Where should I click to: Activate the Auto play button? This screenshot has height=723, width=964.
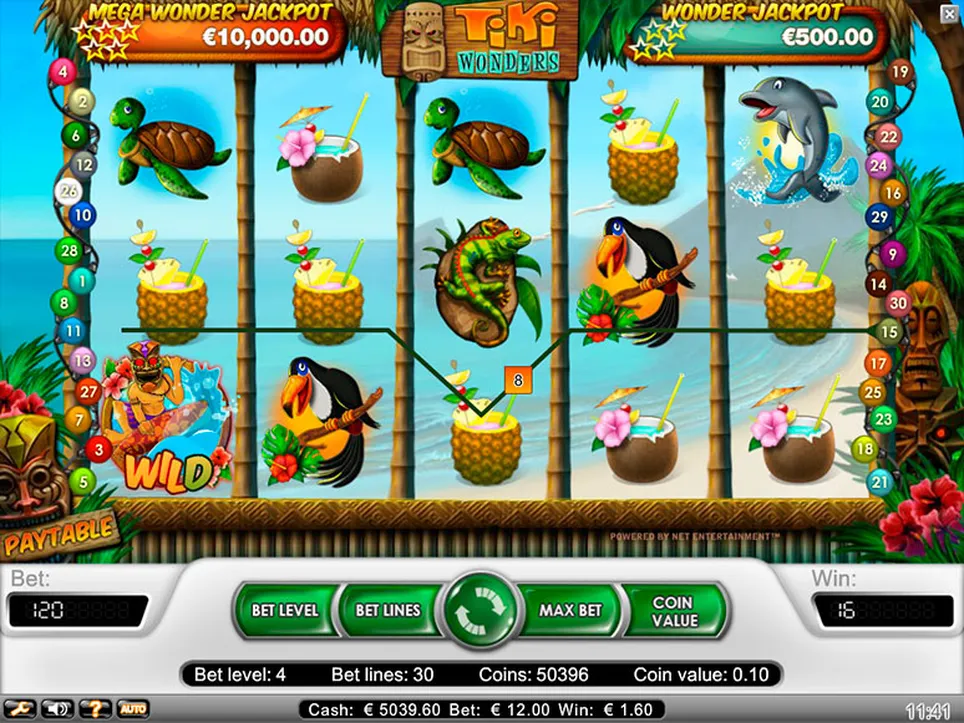coord(133,709)
